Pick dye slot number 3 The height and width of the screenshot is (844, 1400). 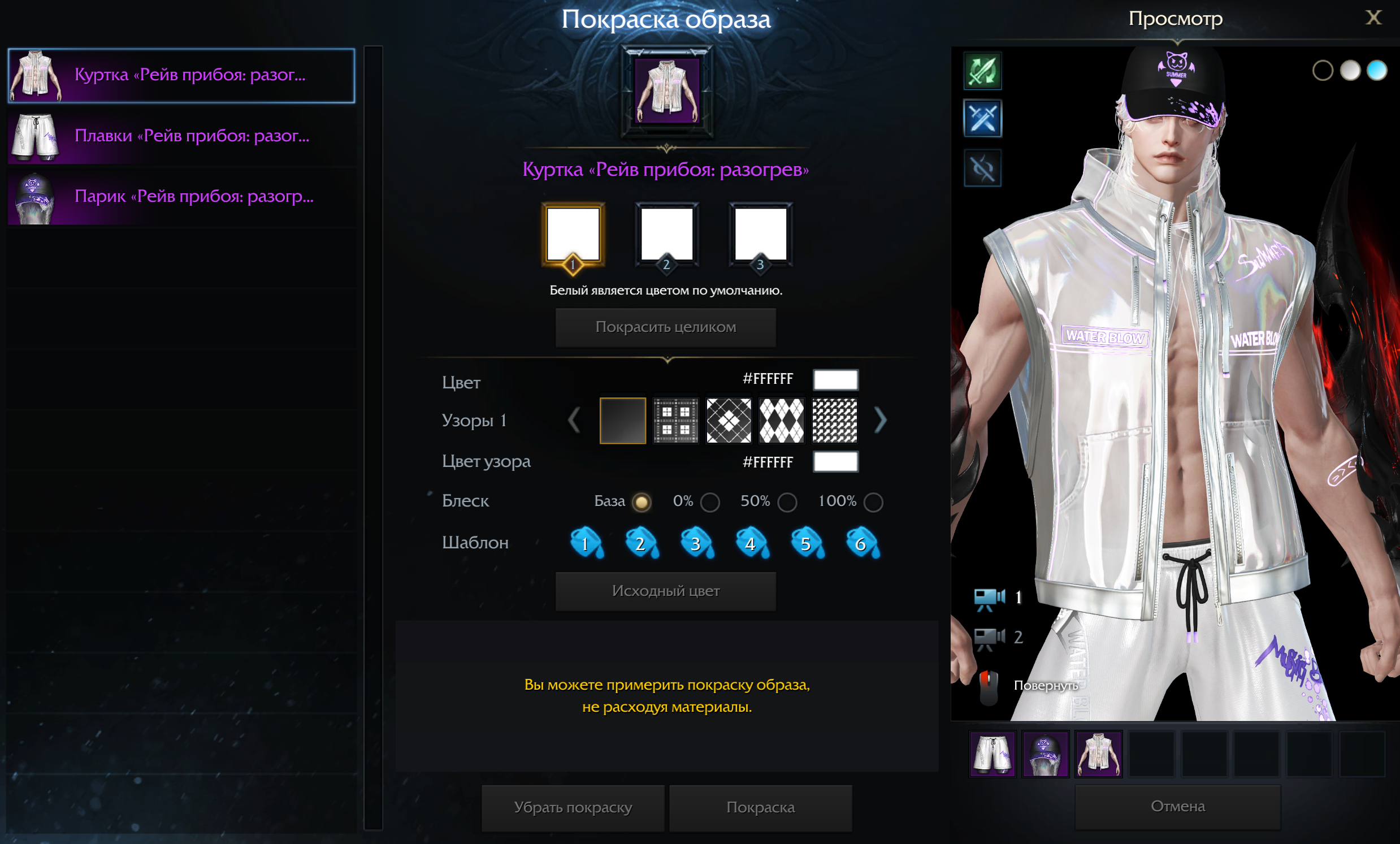click(x=760, y=234)
